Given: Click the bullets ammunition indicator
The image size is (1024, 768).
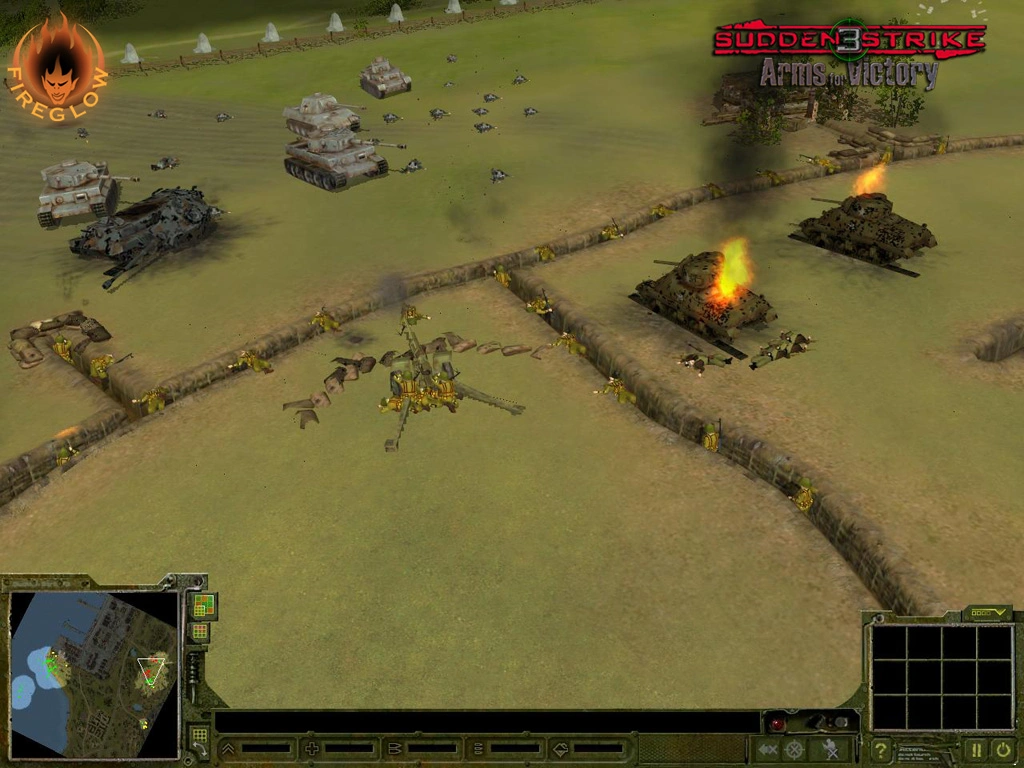Looking at the screenshot, I should pos(394,748).
